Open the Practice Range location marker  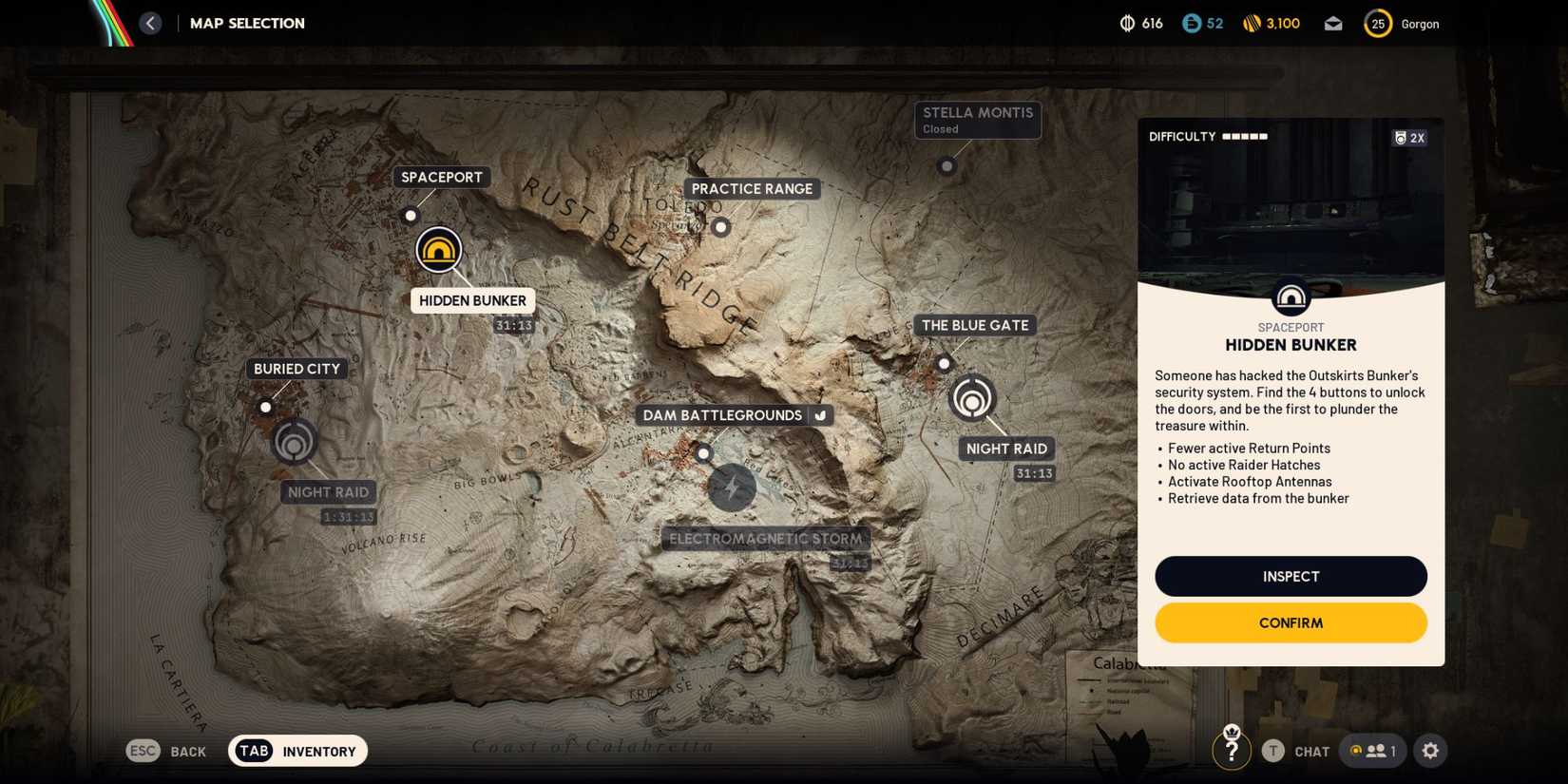click(721, 227)
